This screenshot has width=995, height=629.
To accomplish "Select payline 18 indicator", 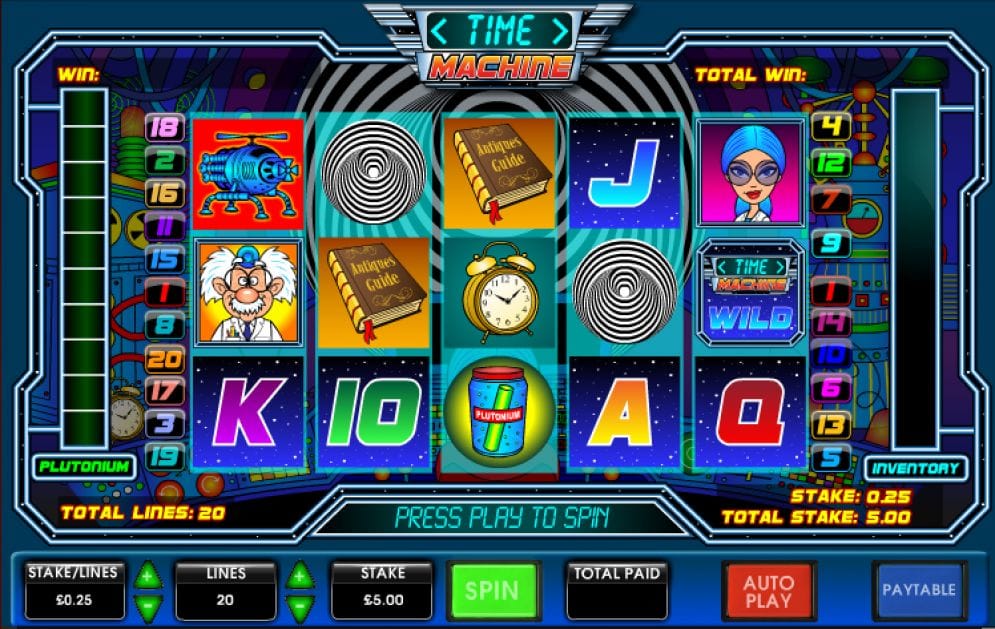I will click(163, 127).
